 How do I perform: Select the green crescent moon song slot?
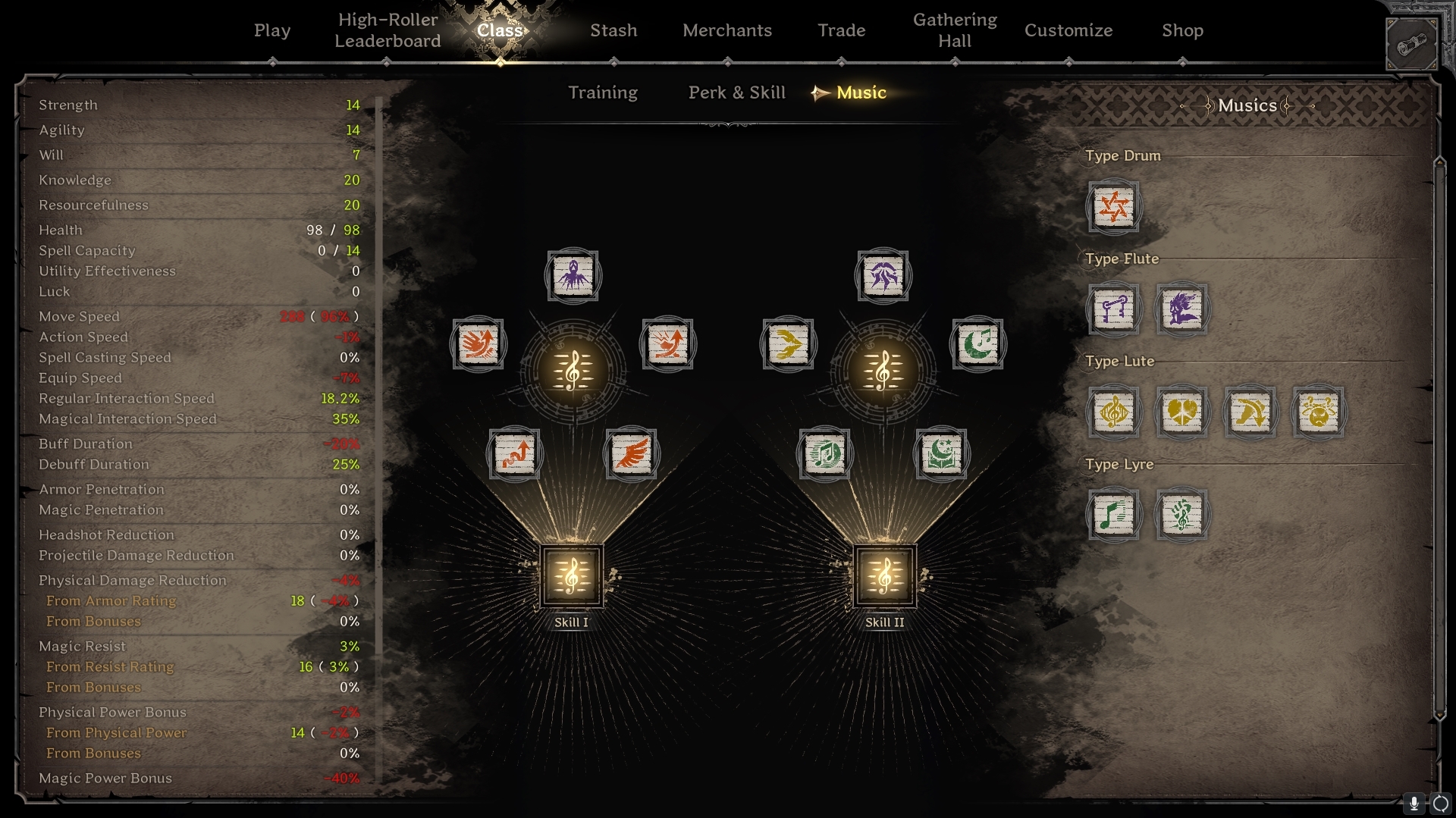[977, 344]
